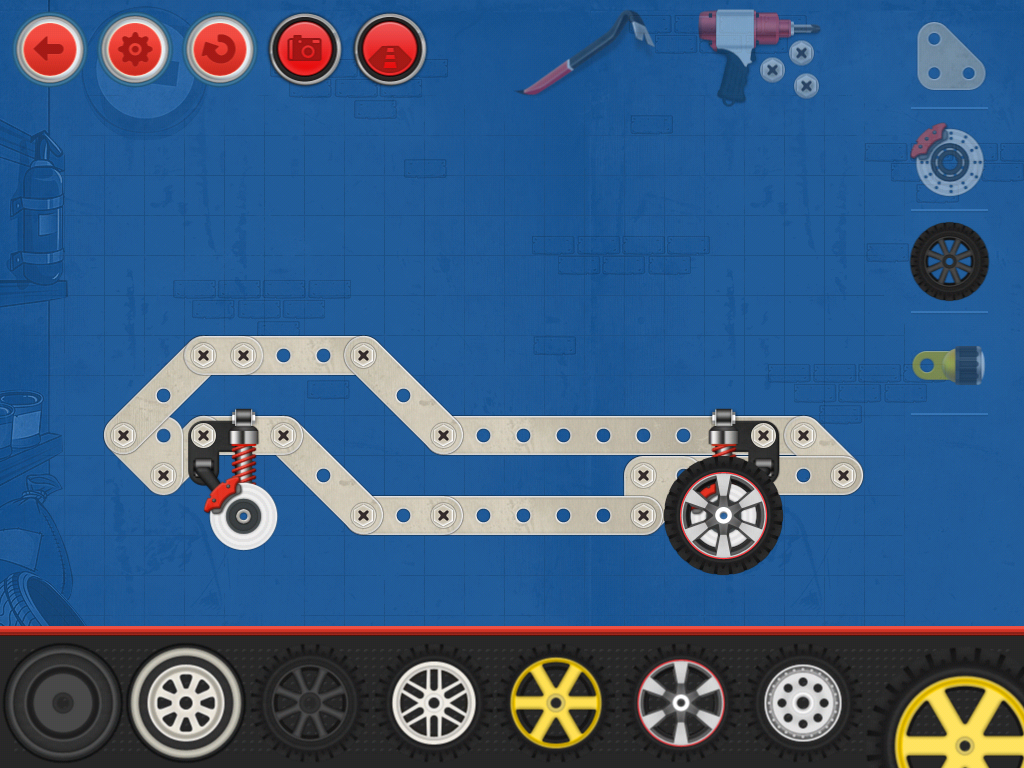Viewport: 1024px width, 768px height.
Task: Pick the all-black spoked wheel
Action: click(310, 702)
